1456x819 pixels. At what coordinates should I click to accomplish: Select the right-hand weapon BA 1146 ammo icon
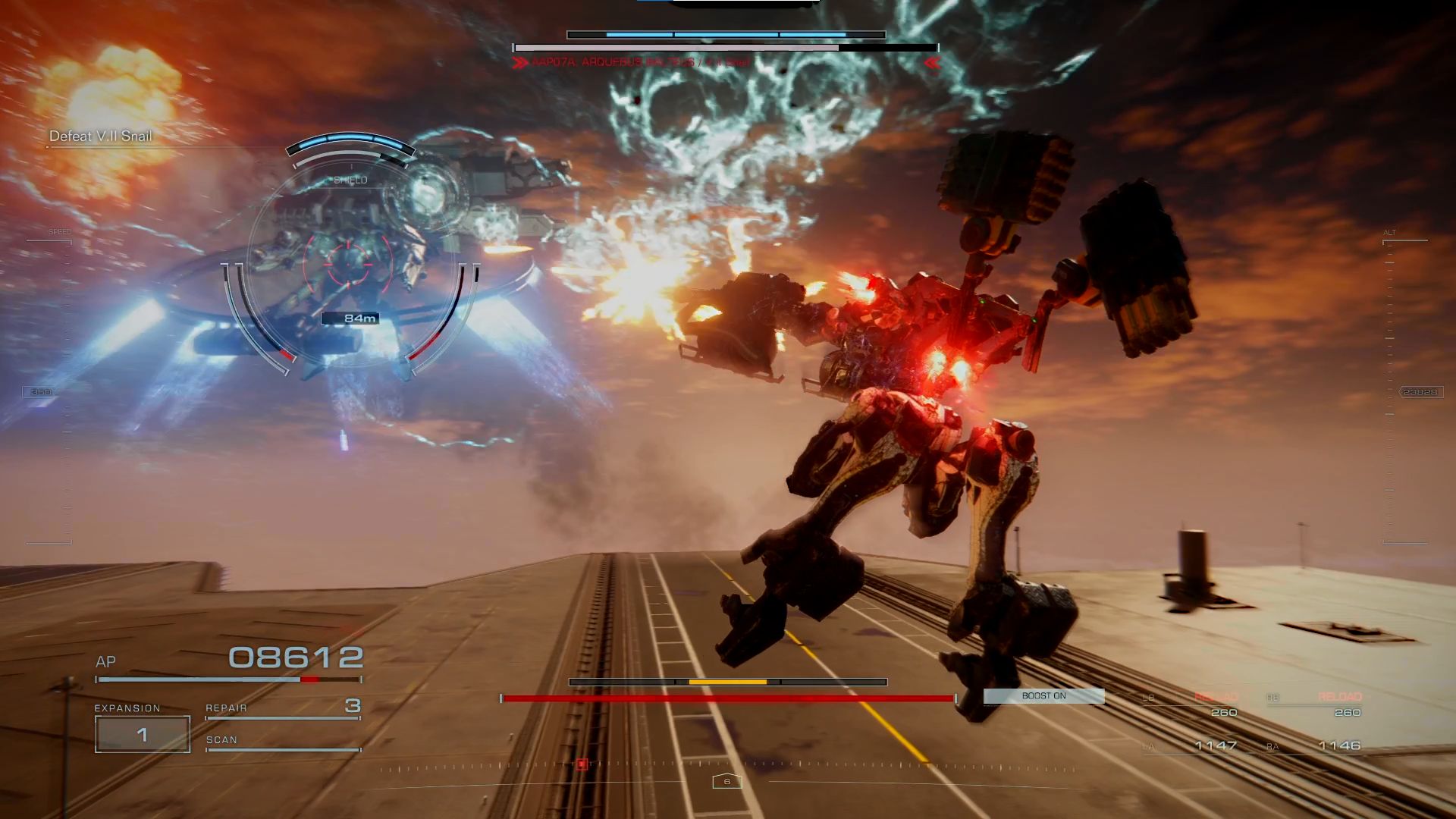tap(1340, 745)
